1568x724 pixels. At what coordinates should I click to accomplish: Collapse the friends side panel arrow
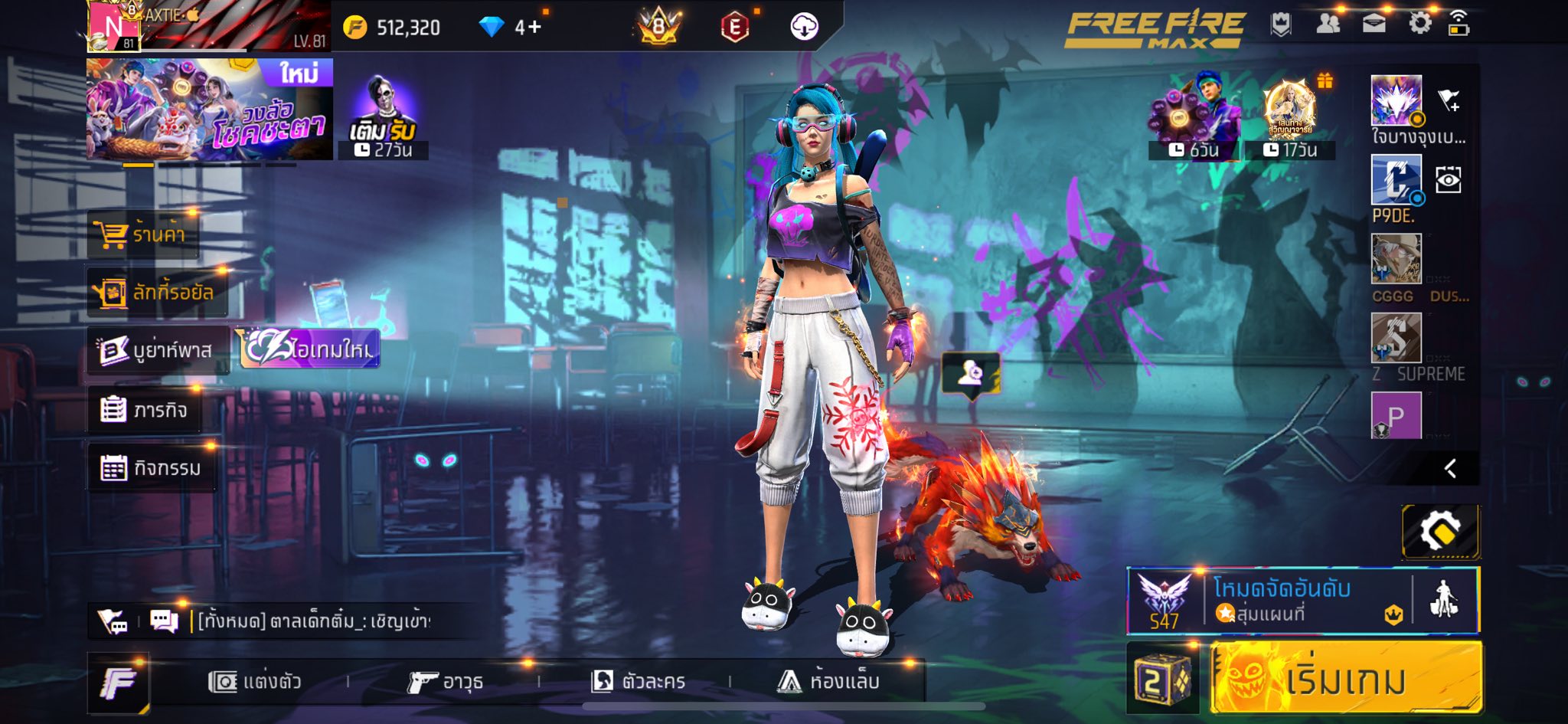point(1450,469)
